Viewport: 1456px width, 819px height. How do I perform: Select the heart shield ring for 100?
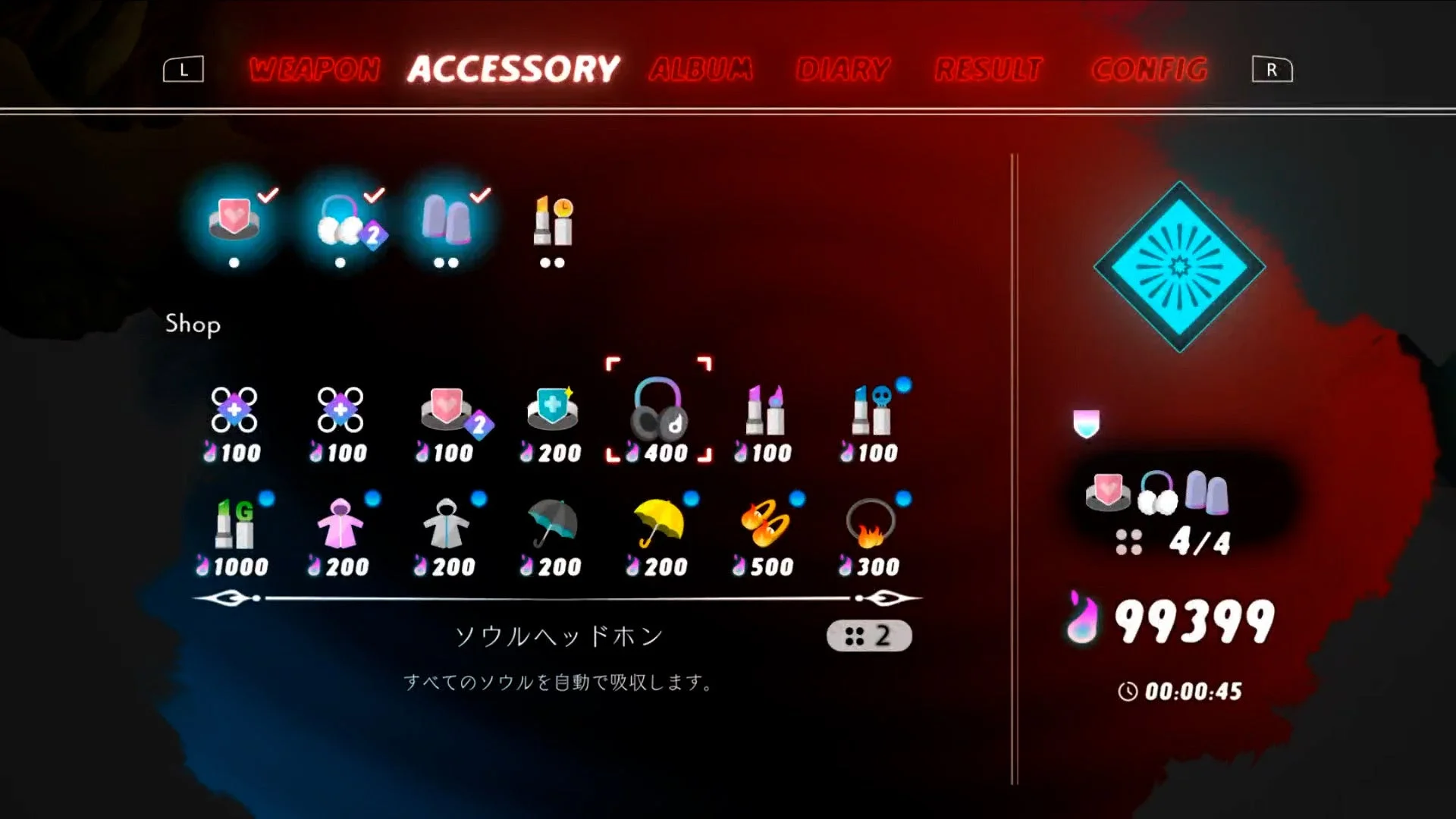tap(445, 413)
